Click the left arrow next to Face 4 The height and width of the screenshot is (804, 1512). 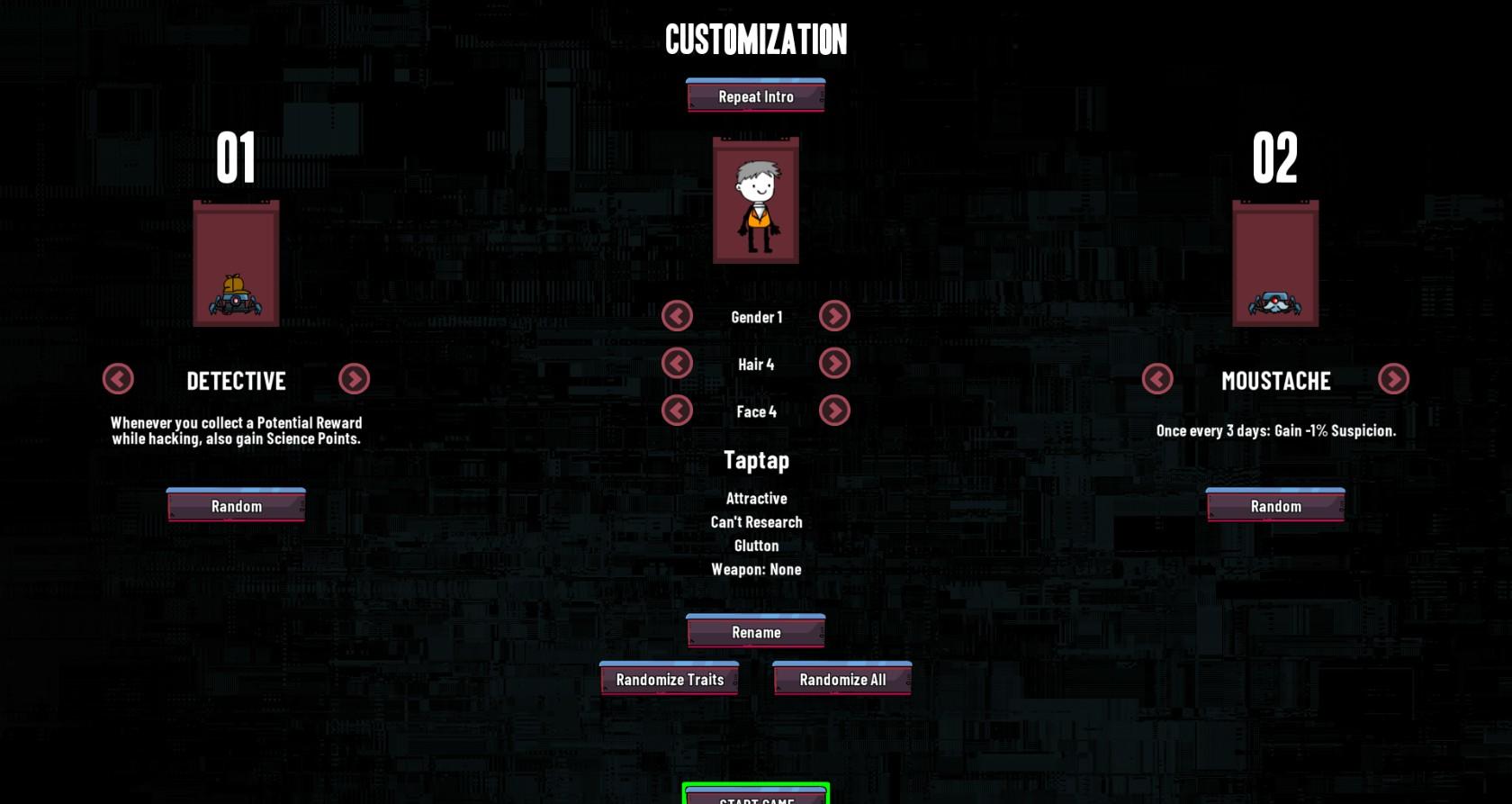pos(678,410)
